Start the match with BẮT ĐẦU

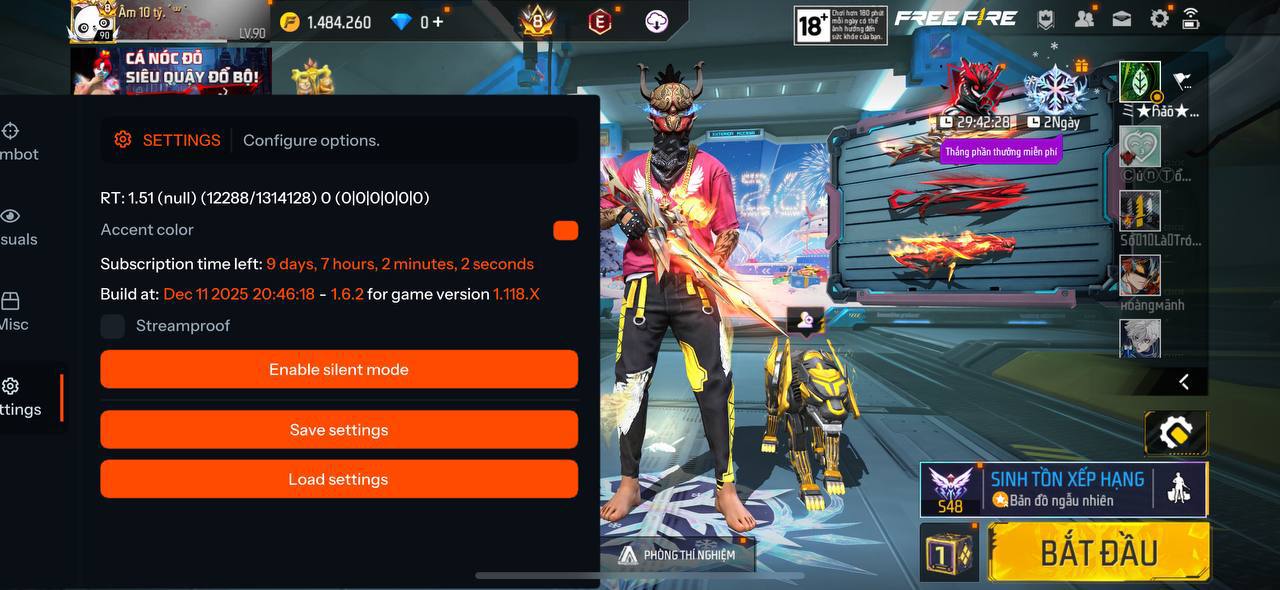pyautogui.click(x=1098, y=552)
